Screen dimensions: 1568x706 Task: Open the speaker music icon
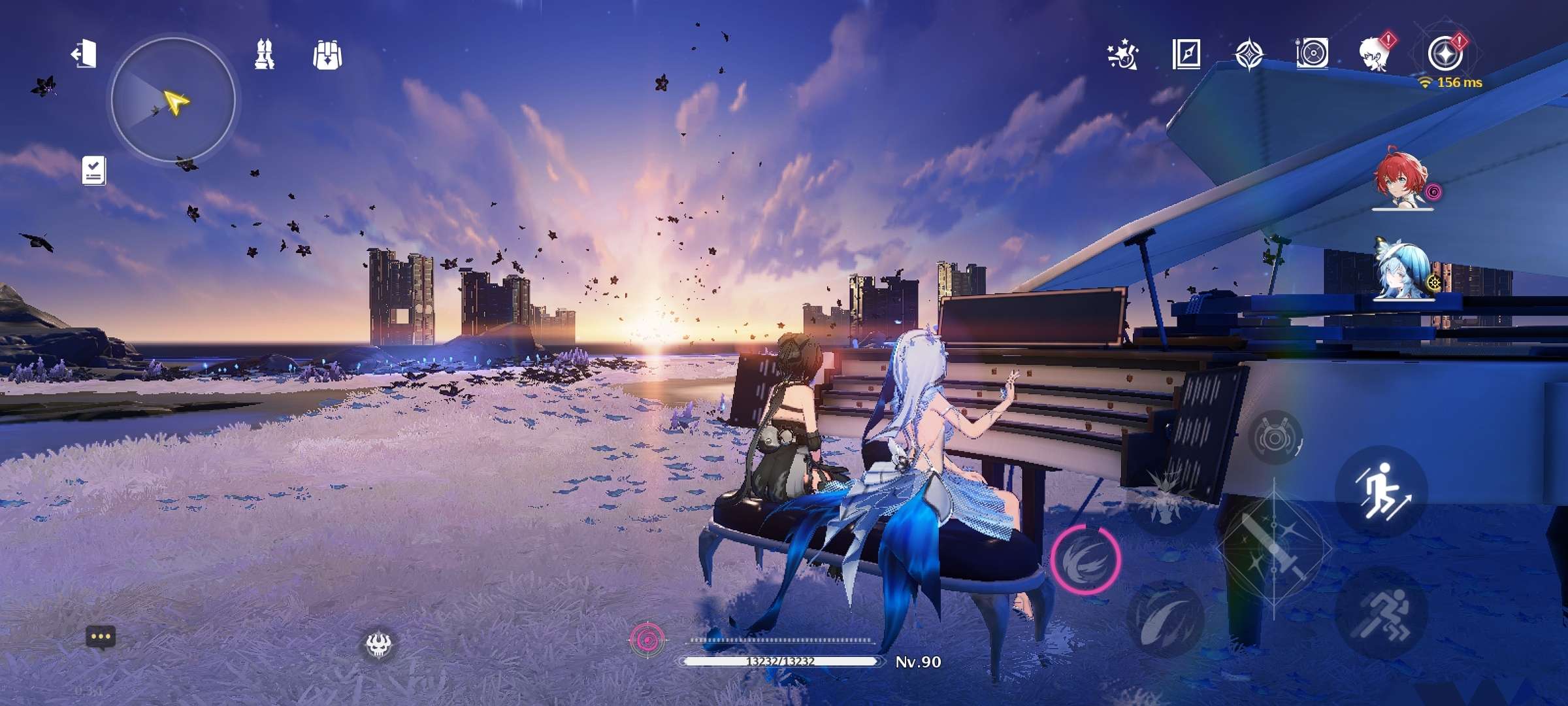coord(1312,54)
